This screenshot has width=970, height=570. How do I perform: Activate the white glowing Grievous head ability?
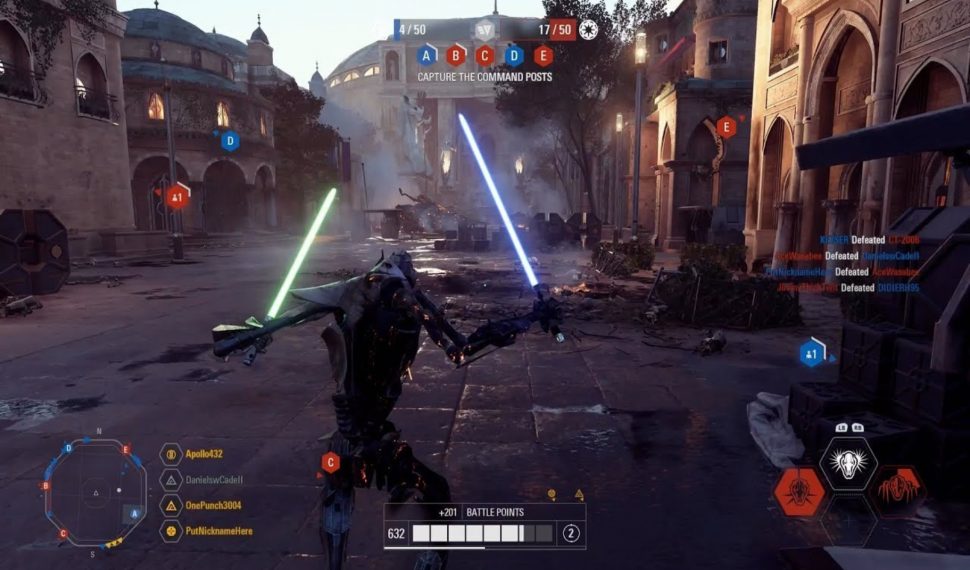point(848,463)
